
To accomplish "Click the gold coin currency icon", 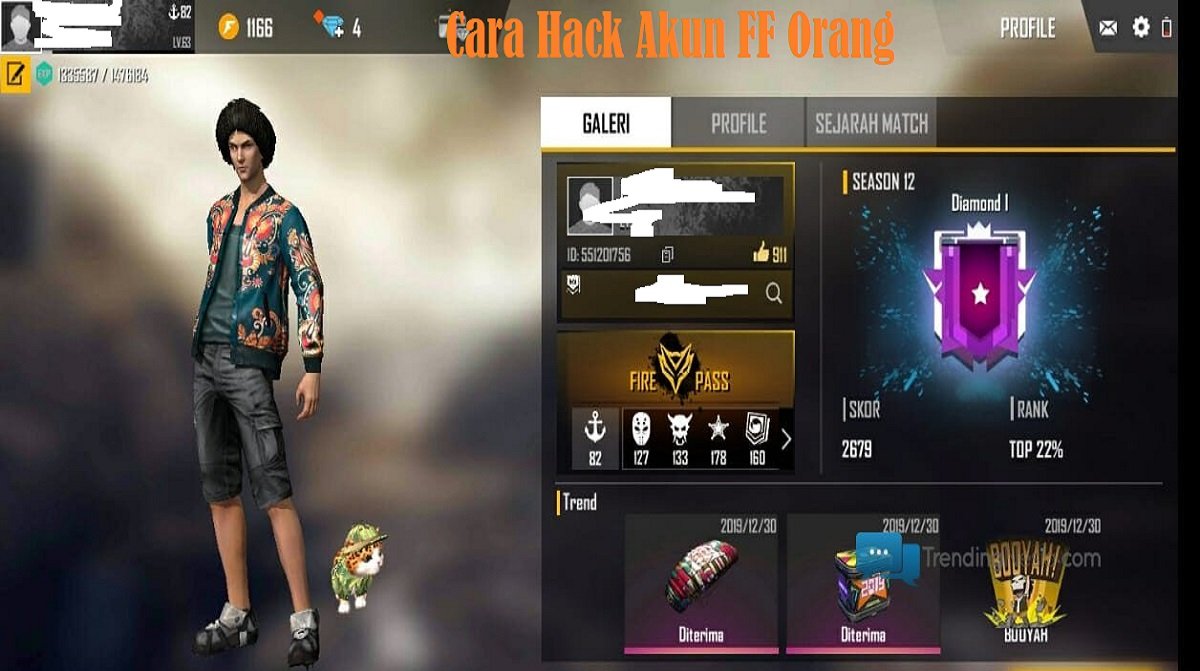I will pyautogui.click(x=229, y=27).
